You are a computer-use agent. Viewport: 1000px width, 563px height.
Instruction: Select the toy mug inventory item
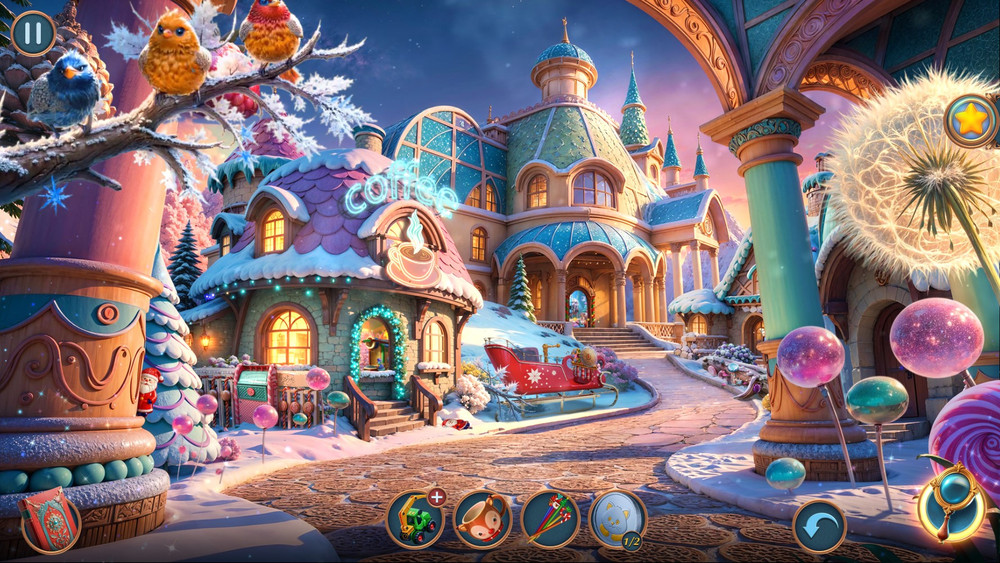(483, 520)
